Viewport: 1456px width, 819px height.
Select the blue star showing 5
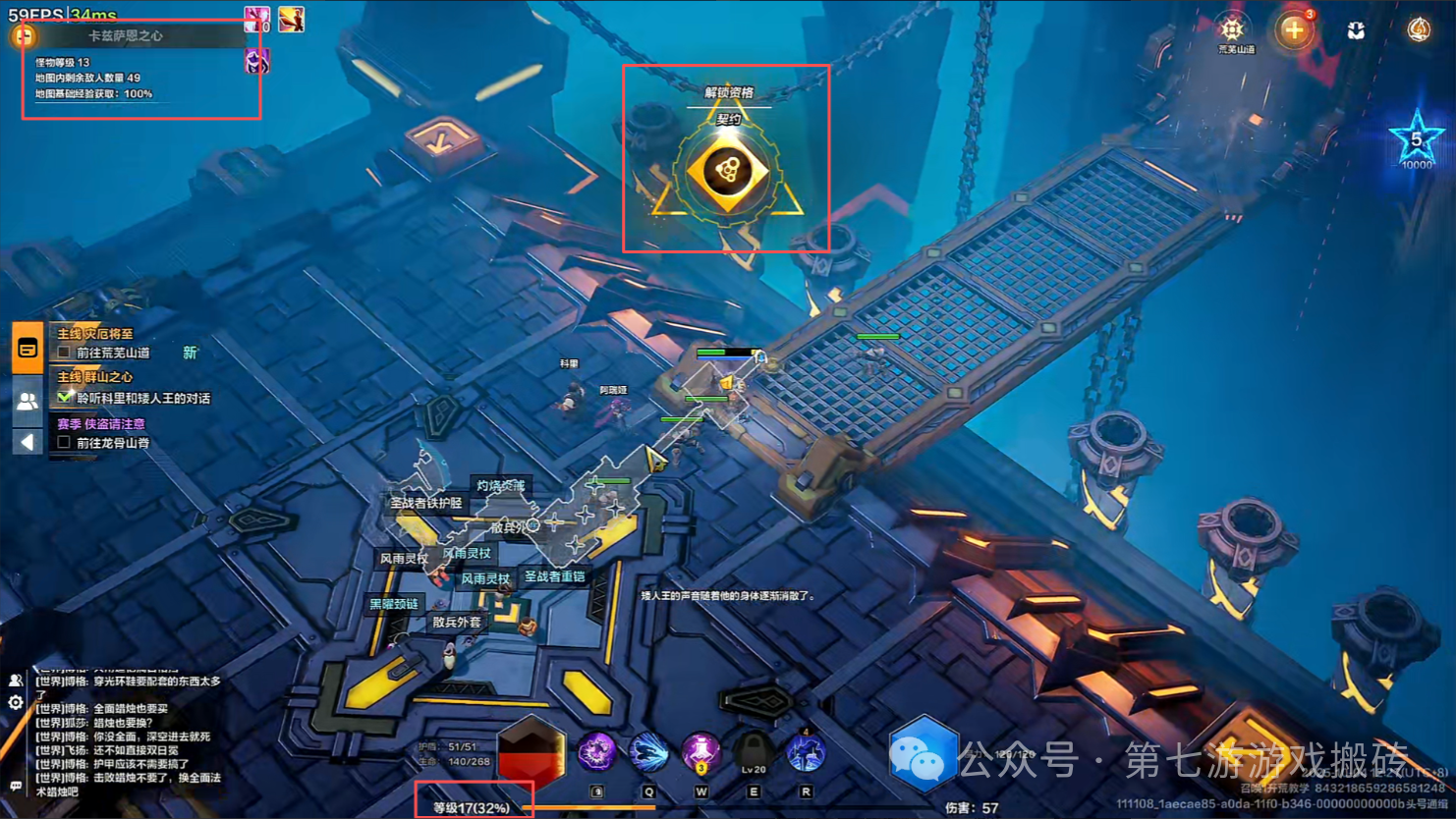[x=1416, y=140]
